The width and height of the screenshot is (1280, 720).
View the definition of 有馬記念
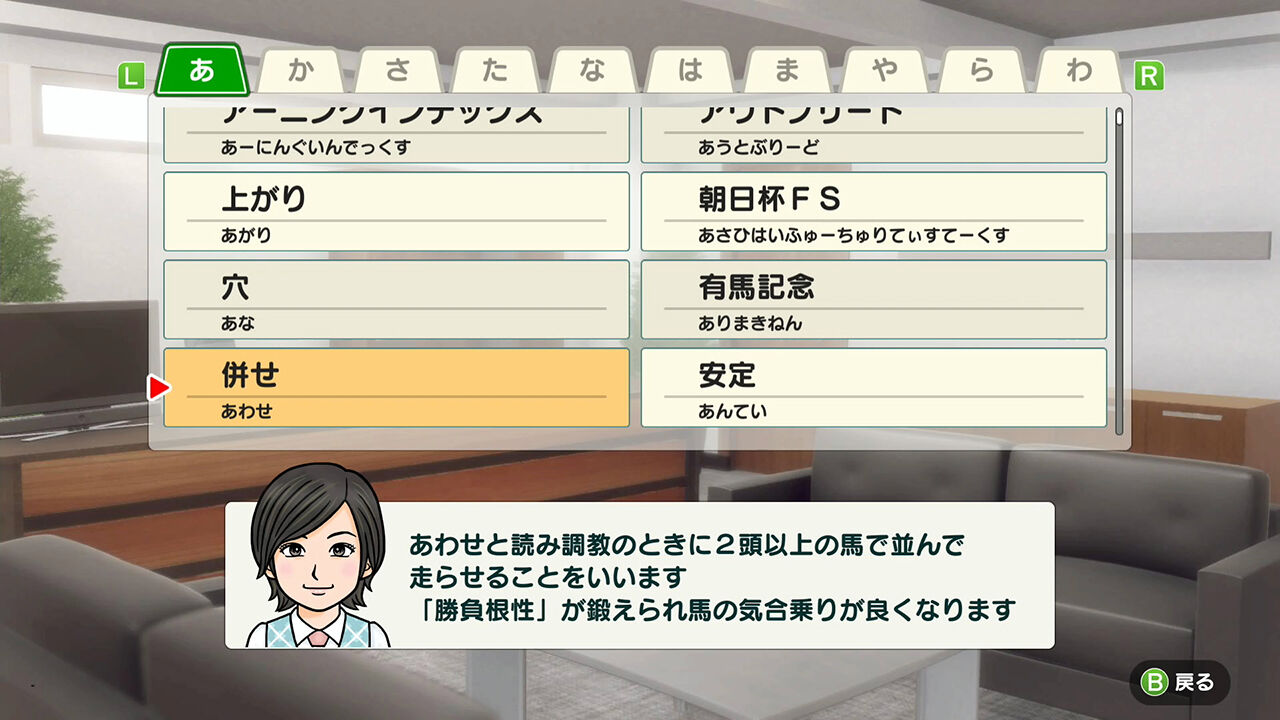[873, 298]
